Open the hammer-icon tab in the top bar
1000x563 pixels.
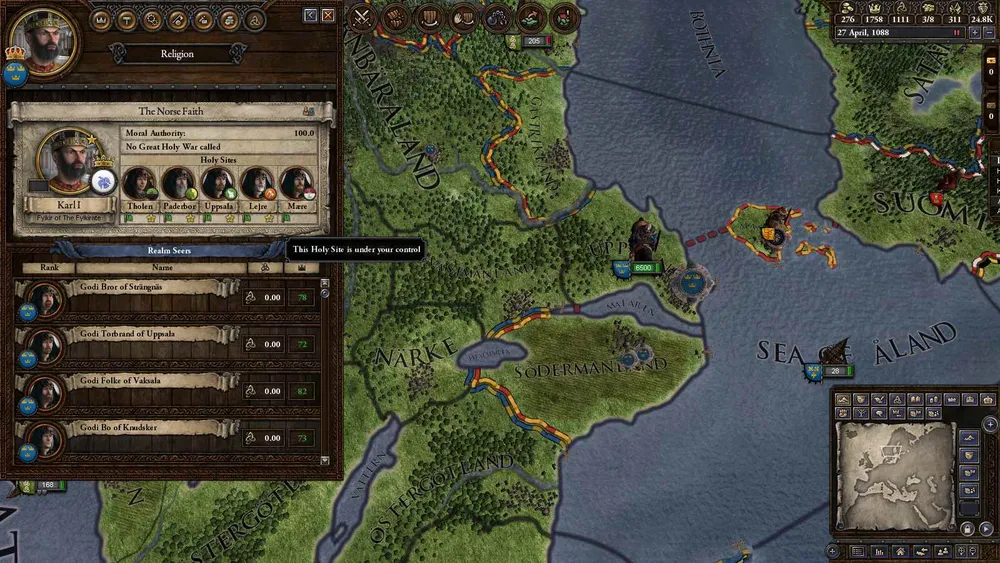(x=127, y=19)
